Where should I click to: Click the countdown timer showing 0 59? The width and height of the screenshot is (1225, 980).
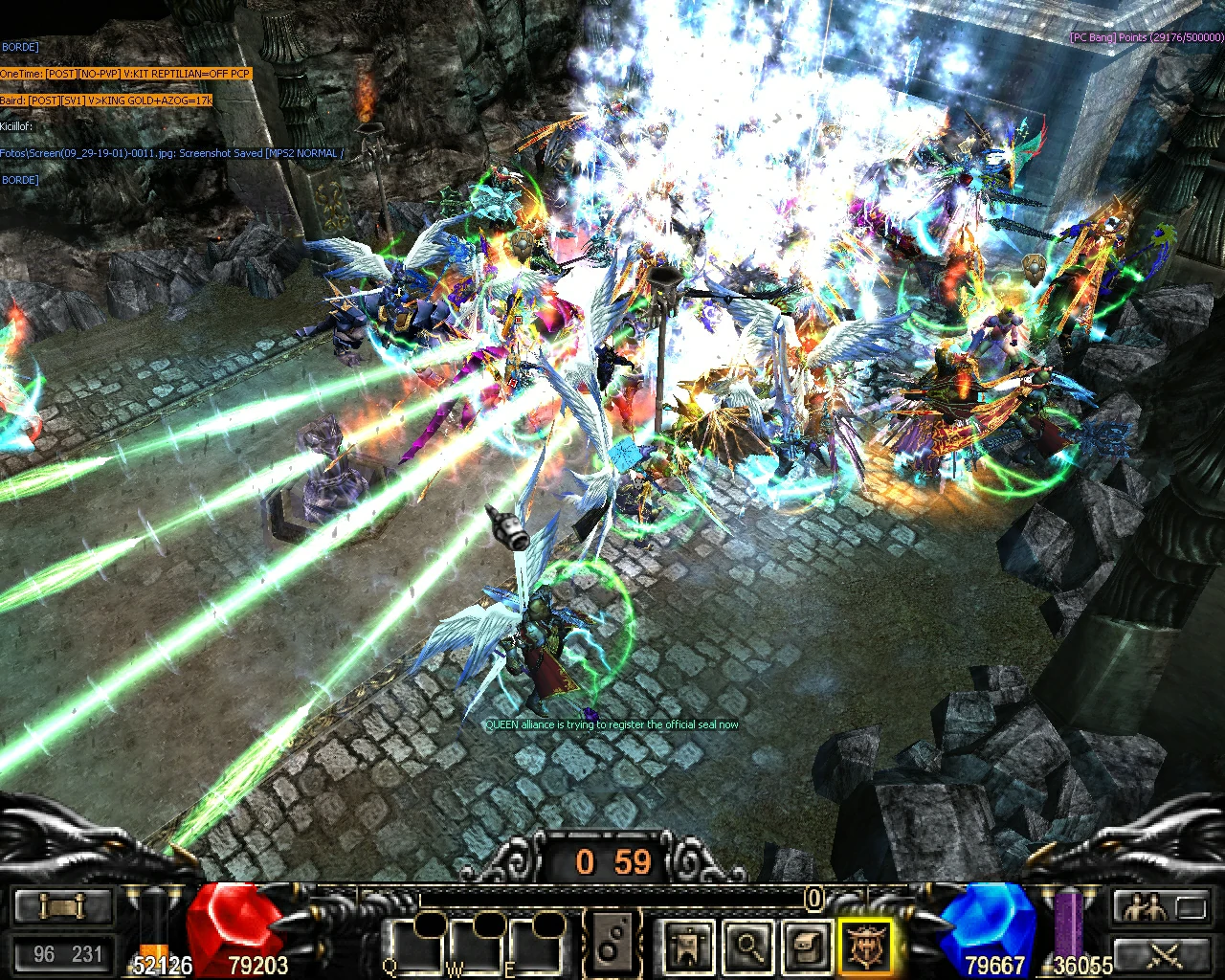(x=611, y=861)
